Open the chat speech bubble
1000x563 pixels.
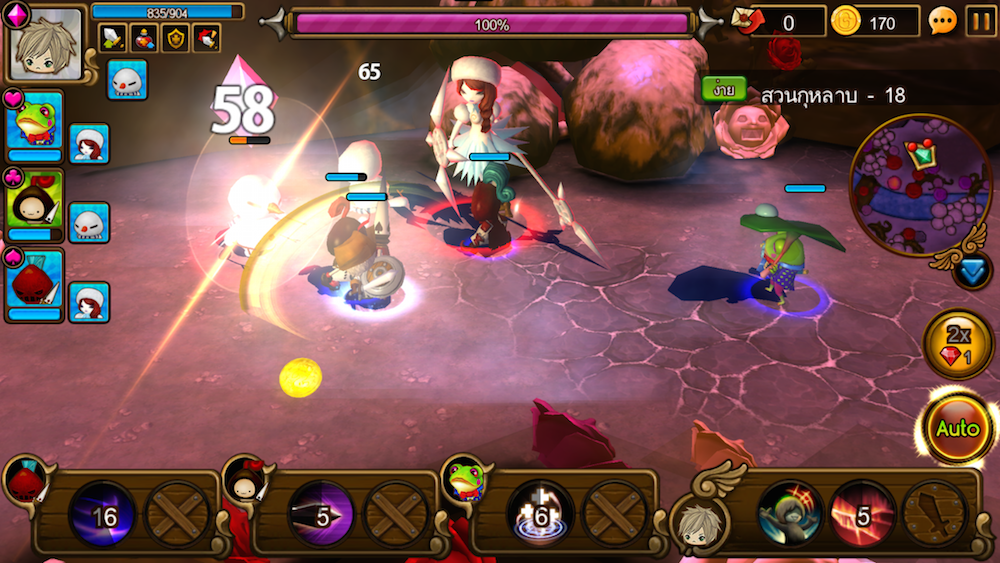click(942, 21)
